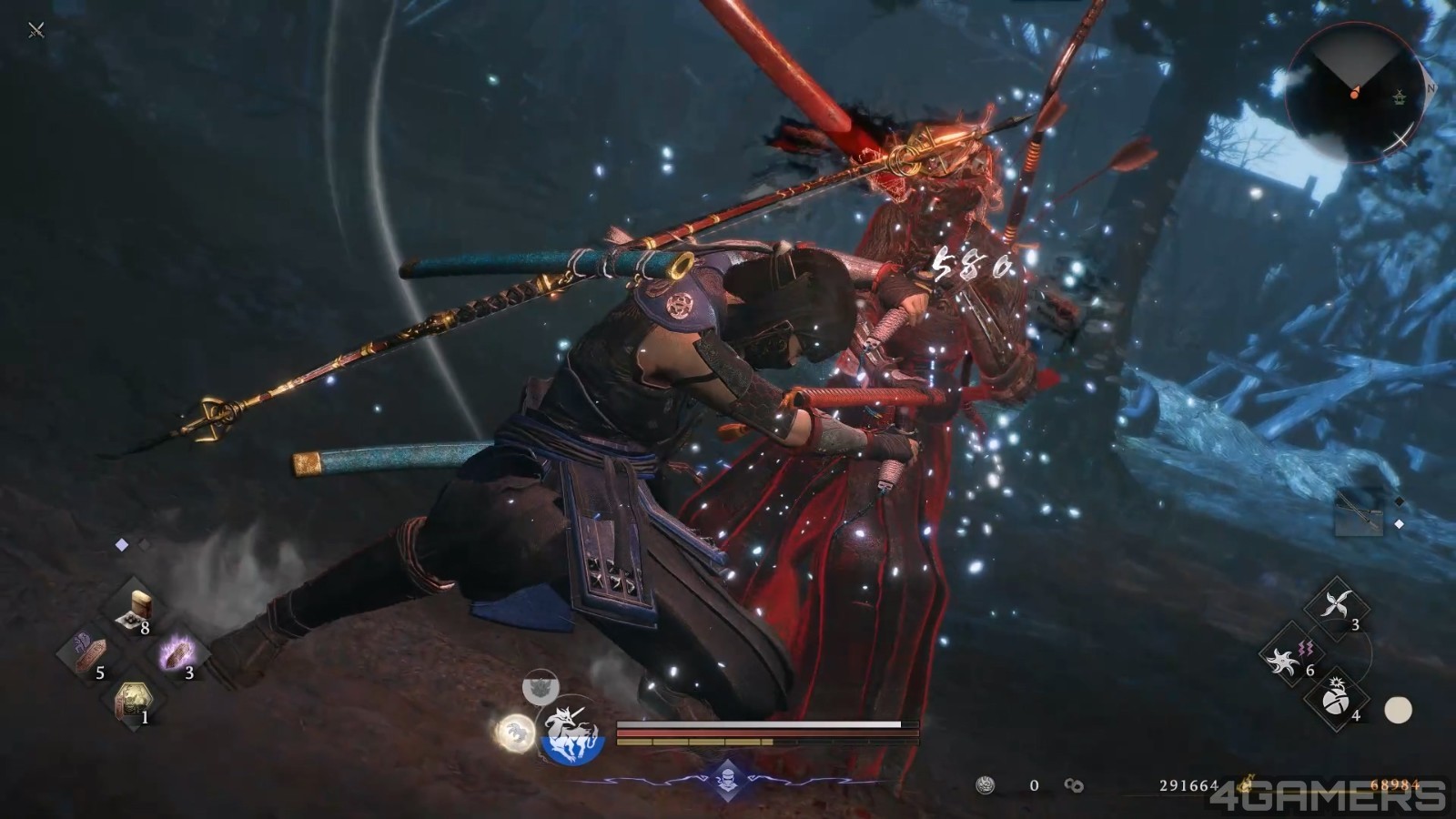Select the storm kunai skill showing count 6
The width and height of the screenshot is (1456, 819).
(x=1281, y=660)
